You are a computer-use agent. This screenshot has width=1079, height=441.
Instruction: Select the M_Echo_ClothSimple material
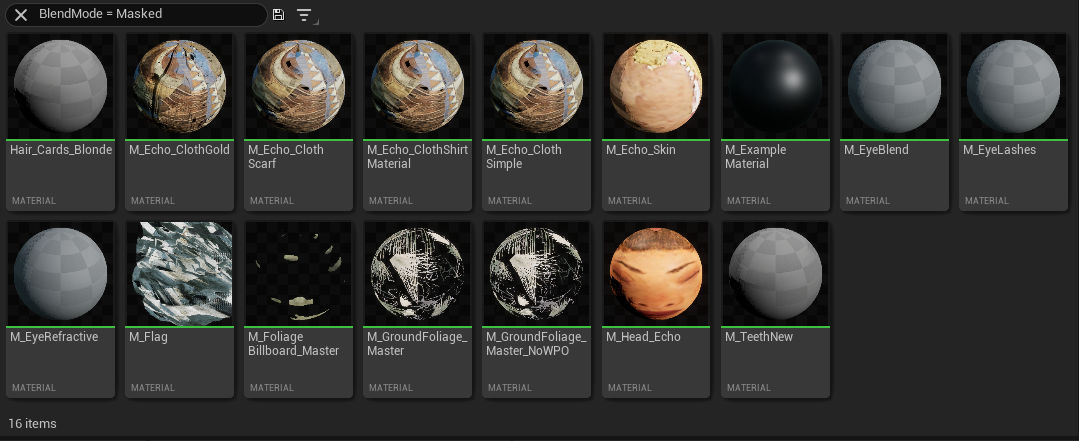[536, 87]
